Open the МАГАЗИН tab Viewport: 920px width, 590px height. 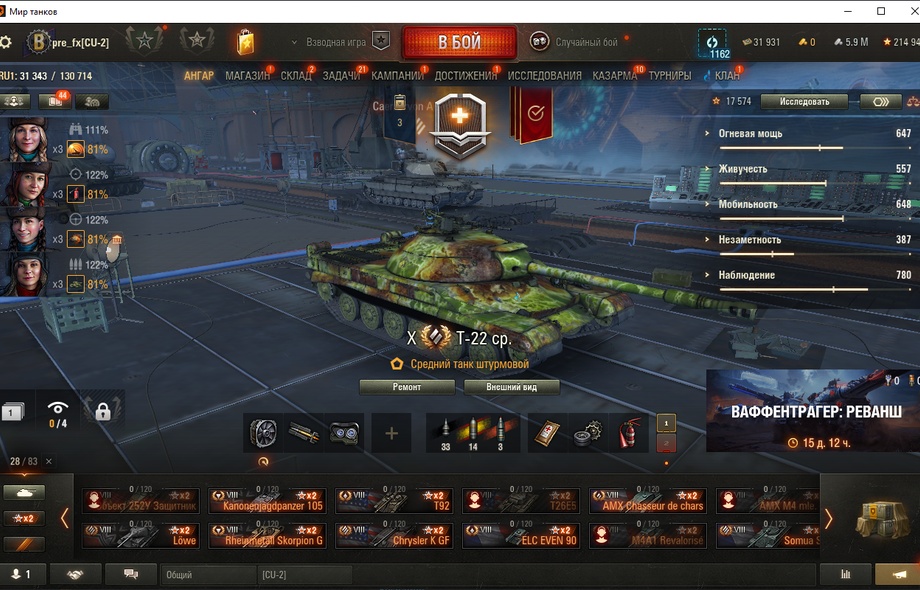(x=247, y=76)
